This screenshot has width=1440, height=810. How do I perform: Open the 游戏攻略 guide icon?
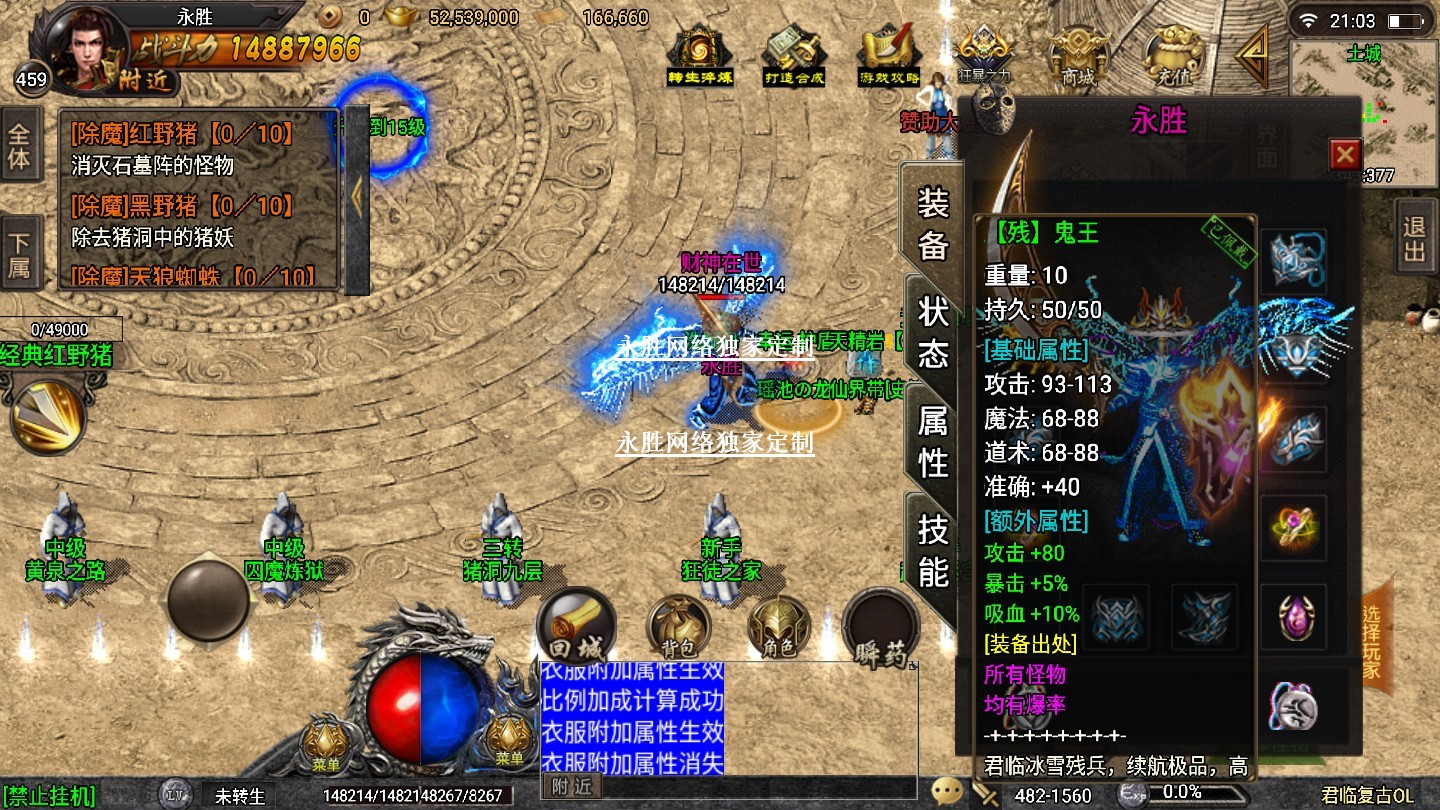coord(889,55)
